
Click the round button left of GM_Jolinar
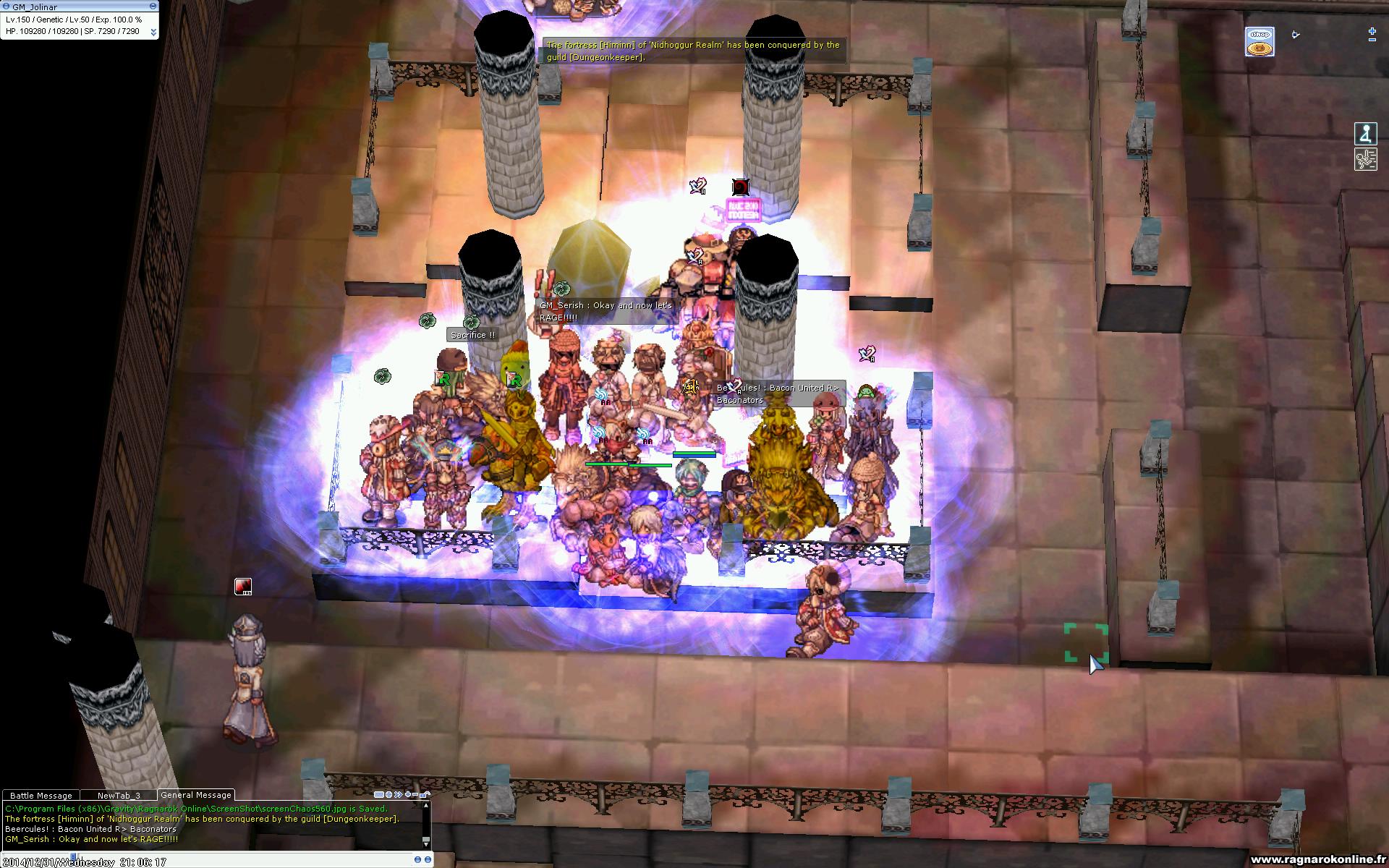pyautogui.click(x=7, y=7)
